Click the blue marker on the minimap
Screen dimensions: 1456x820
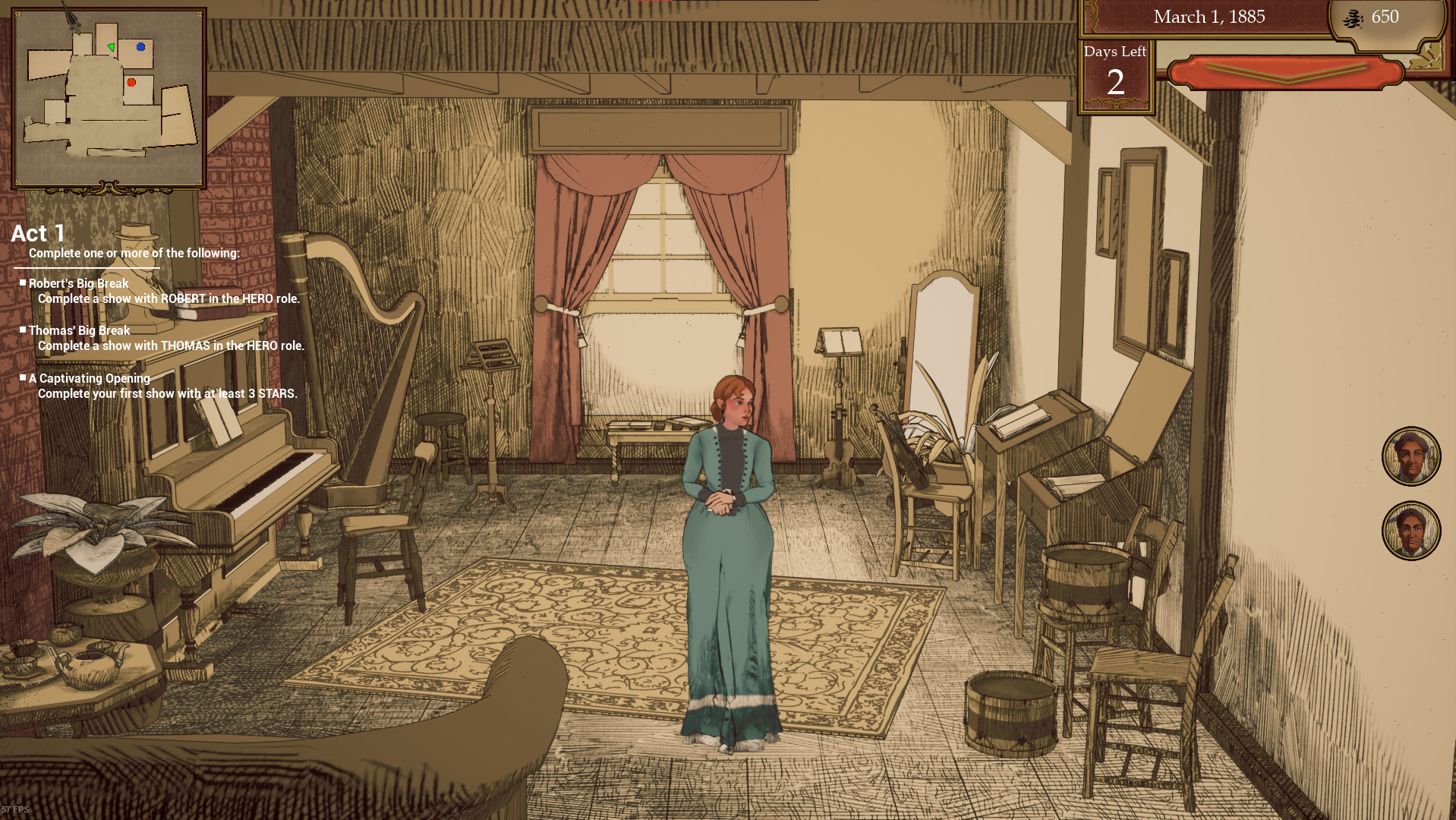[140, 47]
